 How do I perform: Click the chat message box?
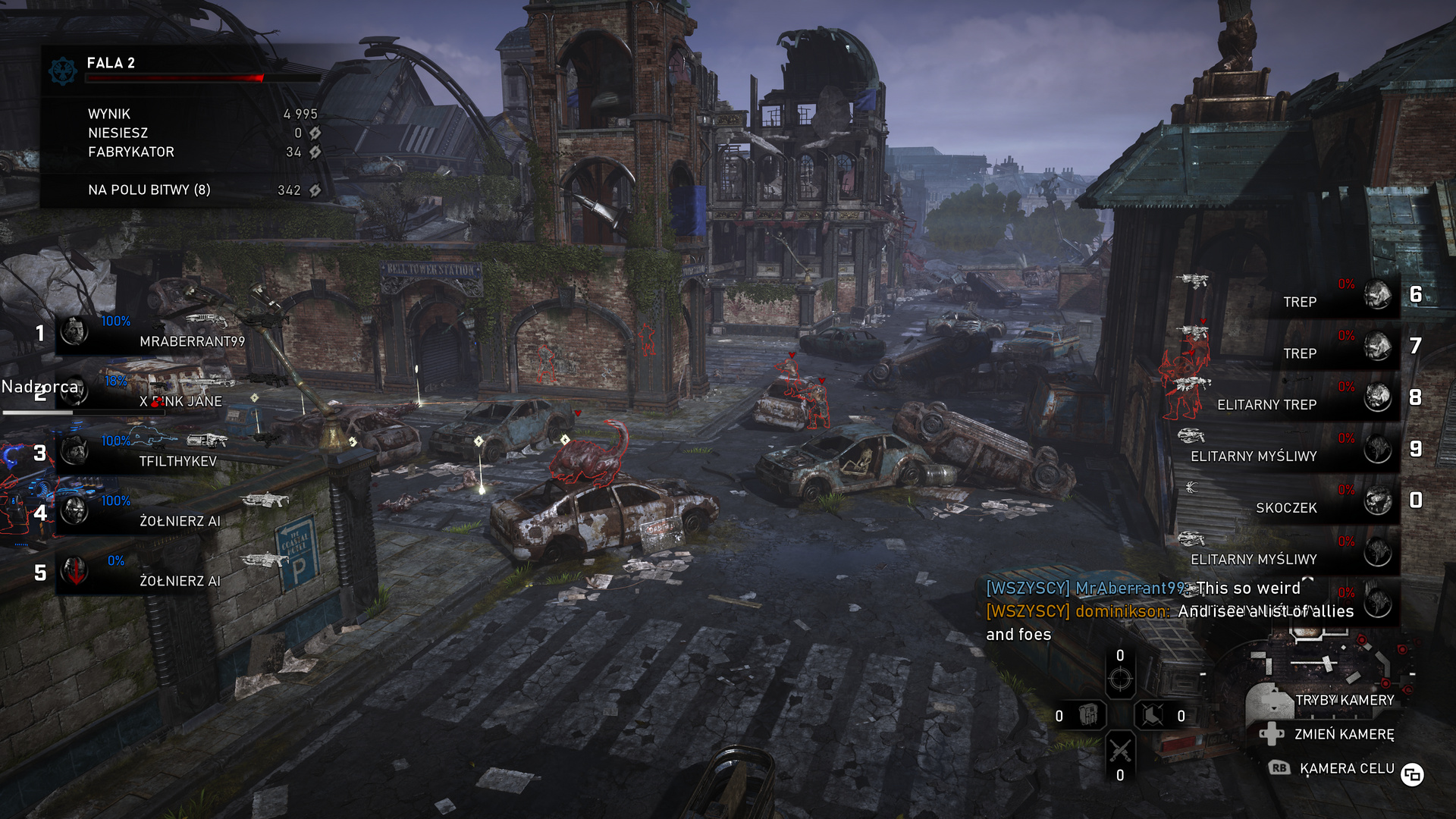tap(1168, 611)
